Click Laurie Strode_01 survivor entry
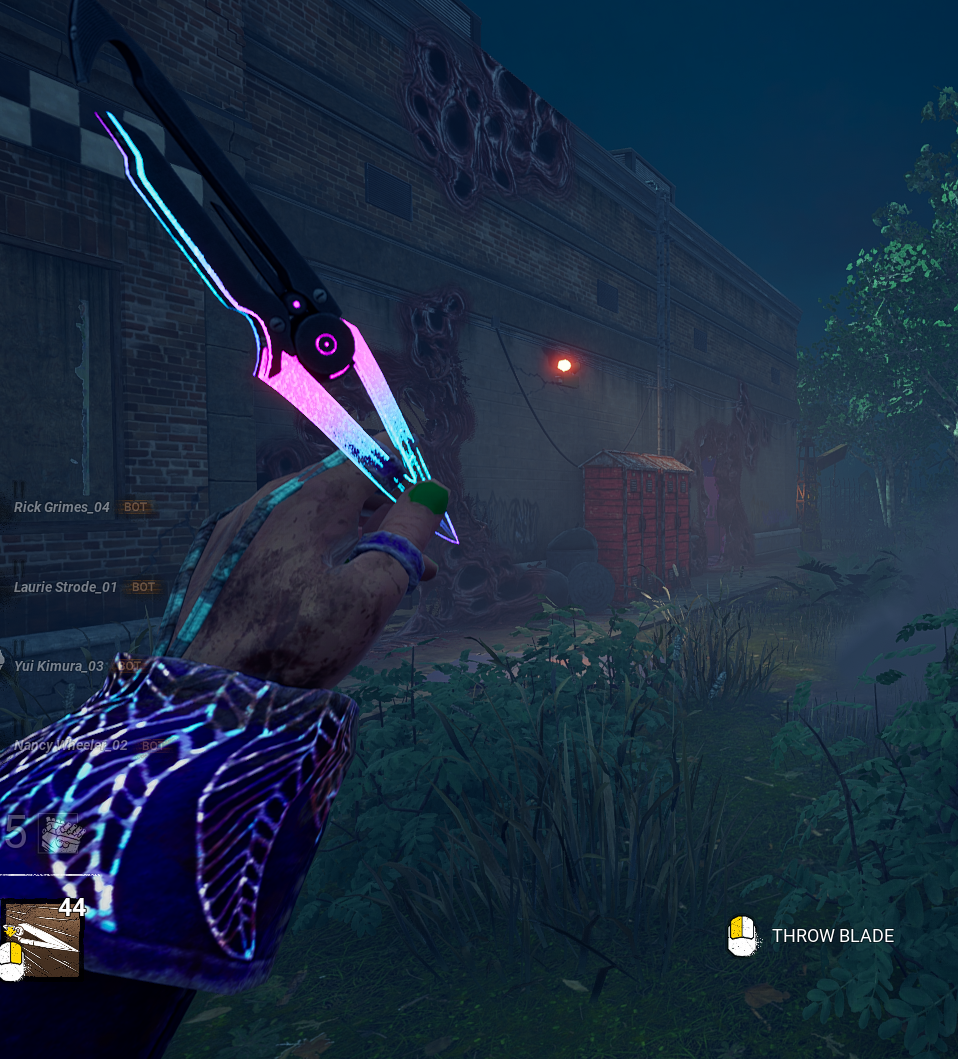958x1059 pixels. (x=66, y=587)
